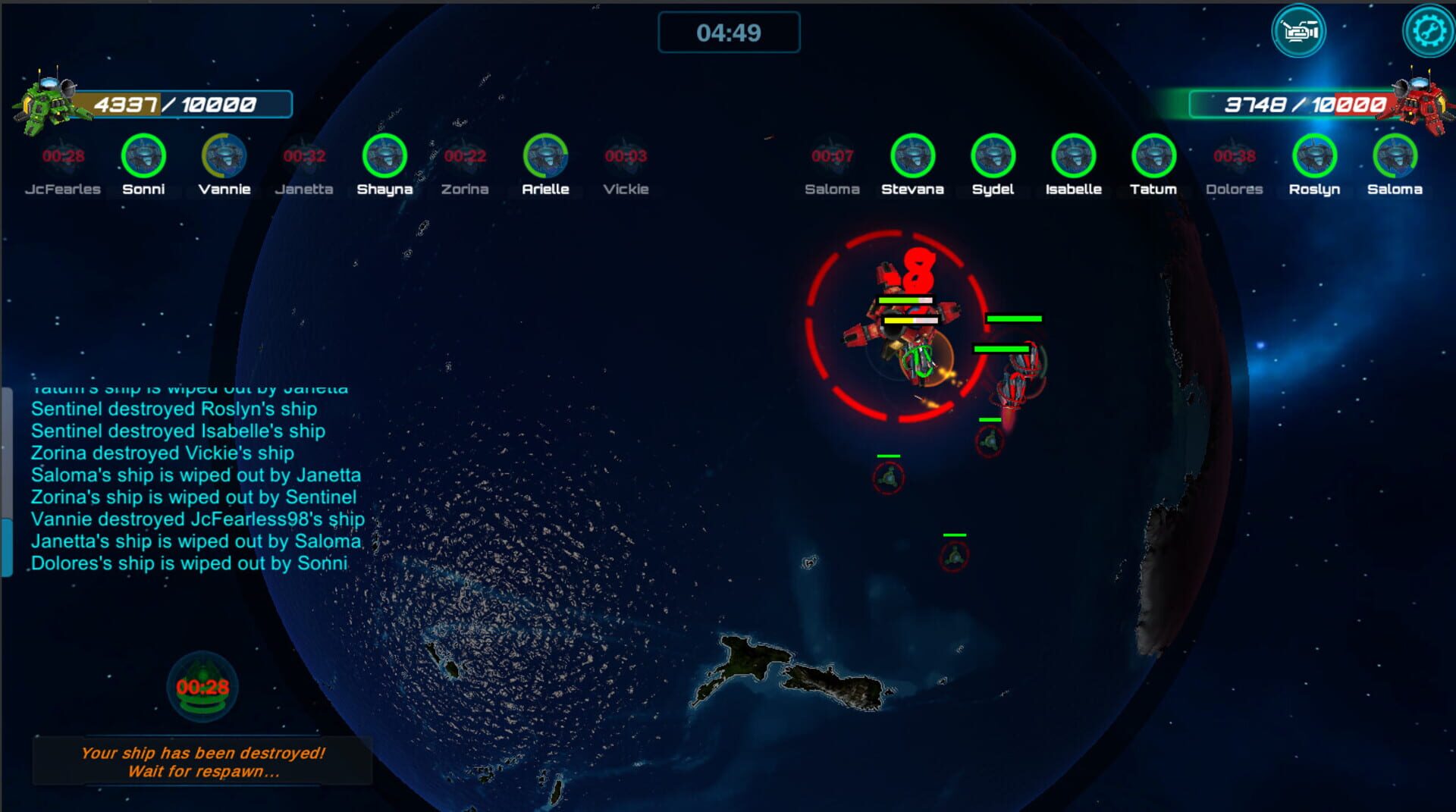Select Roslyn's player portrait

click(1313, 155)
